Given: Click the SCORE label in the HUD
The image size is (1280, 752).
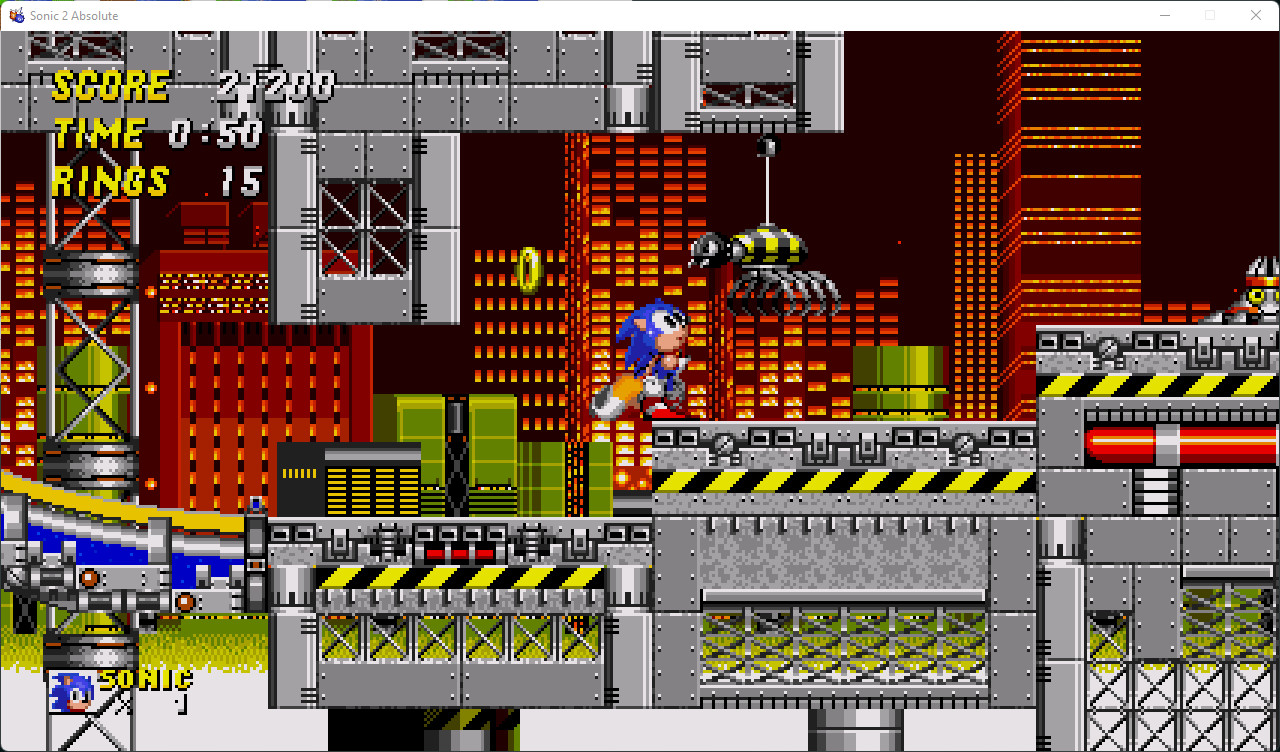Looking at the screenshot, I should (110, 85).
